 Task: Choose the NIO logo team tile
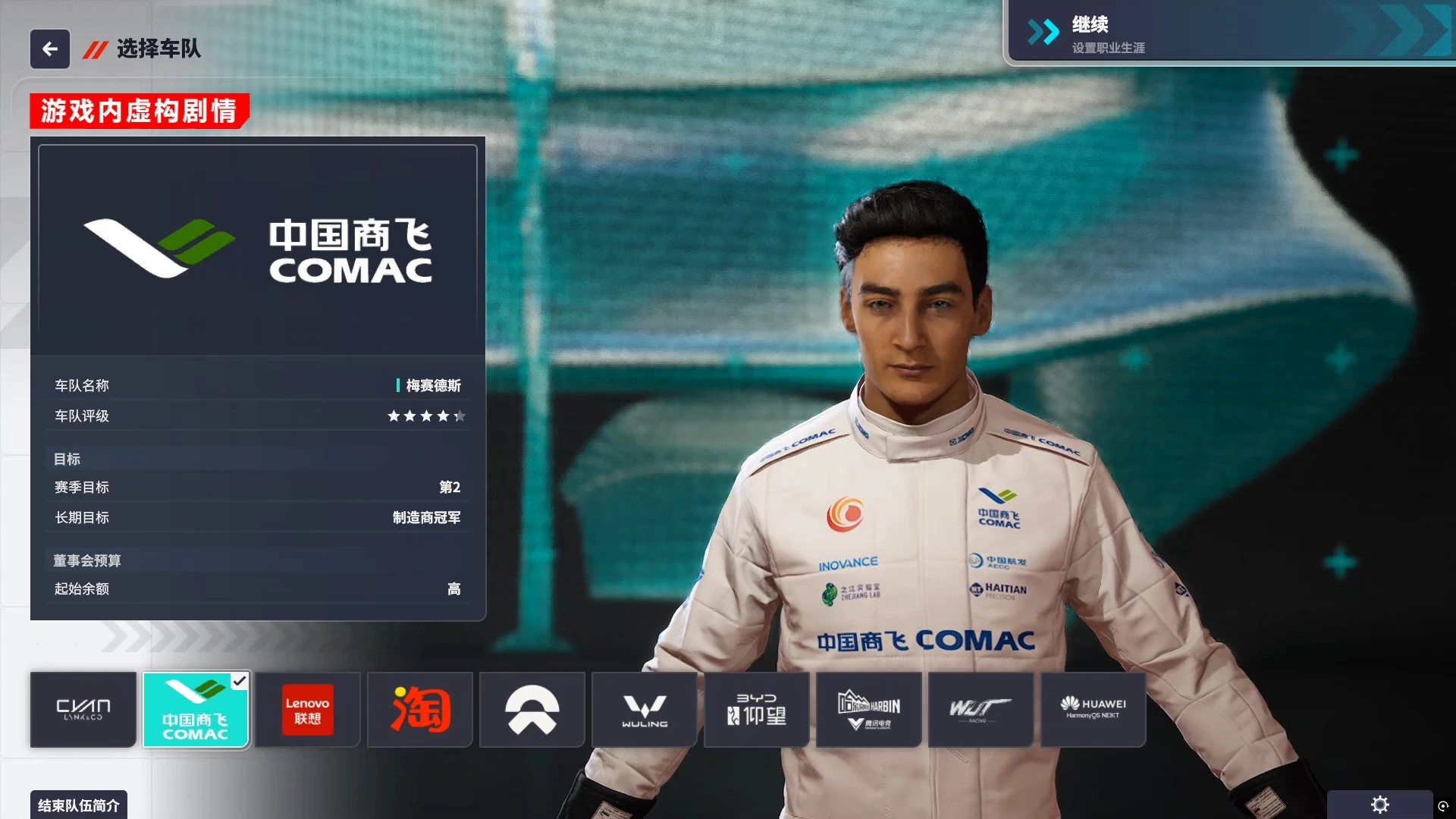(x=532, y=710)
